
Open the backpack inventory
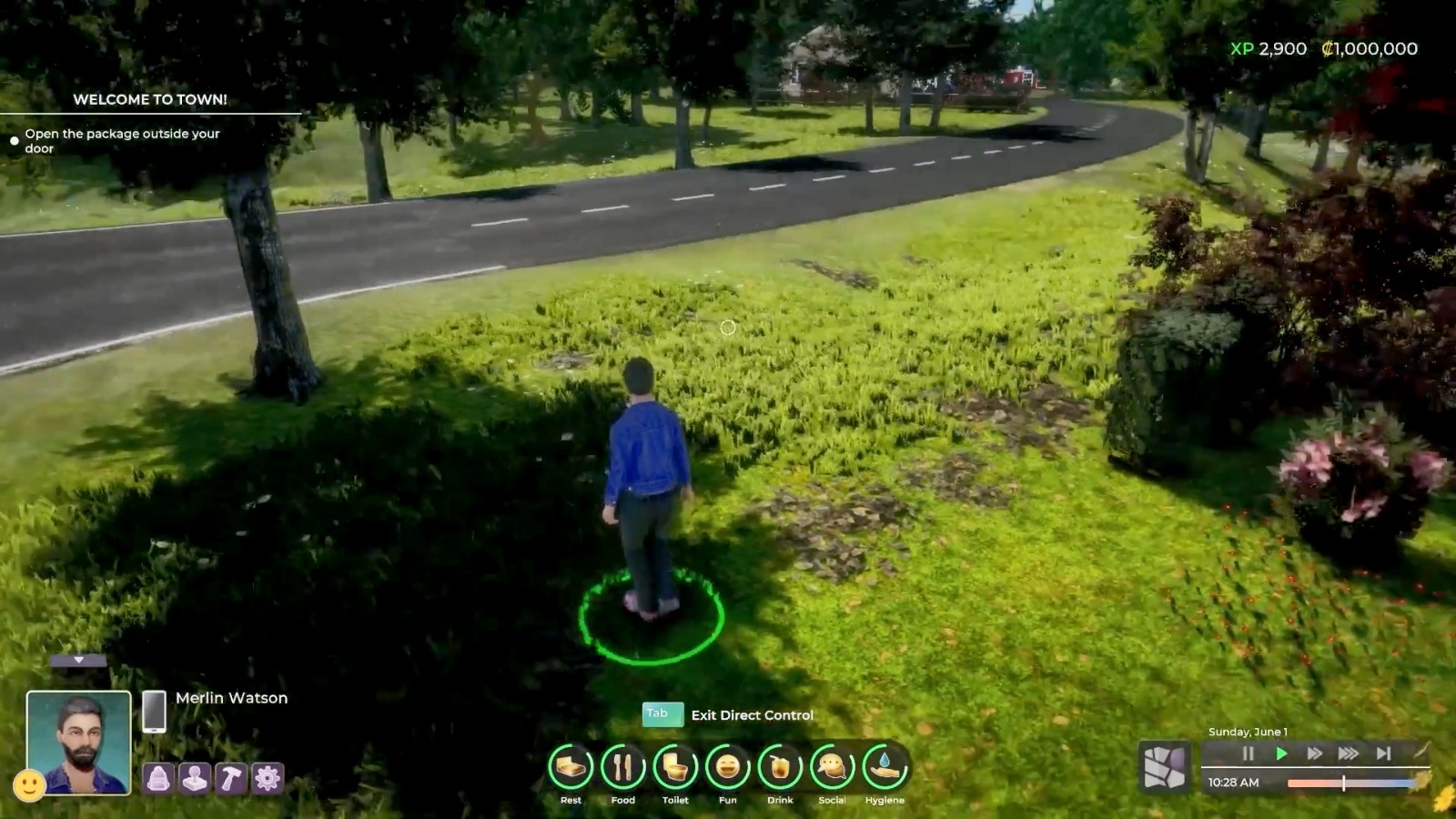pos(158,779)
